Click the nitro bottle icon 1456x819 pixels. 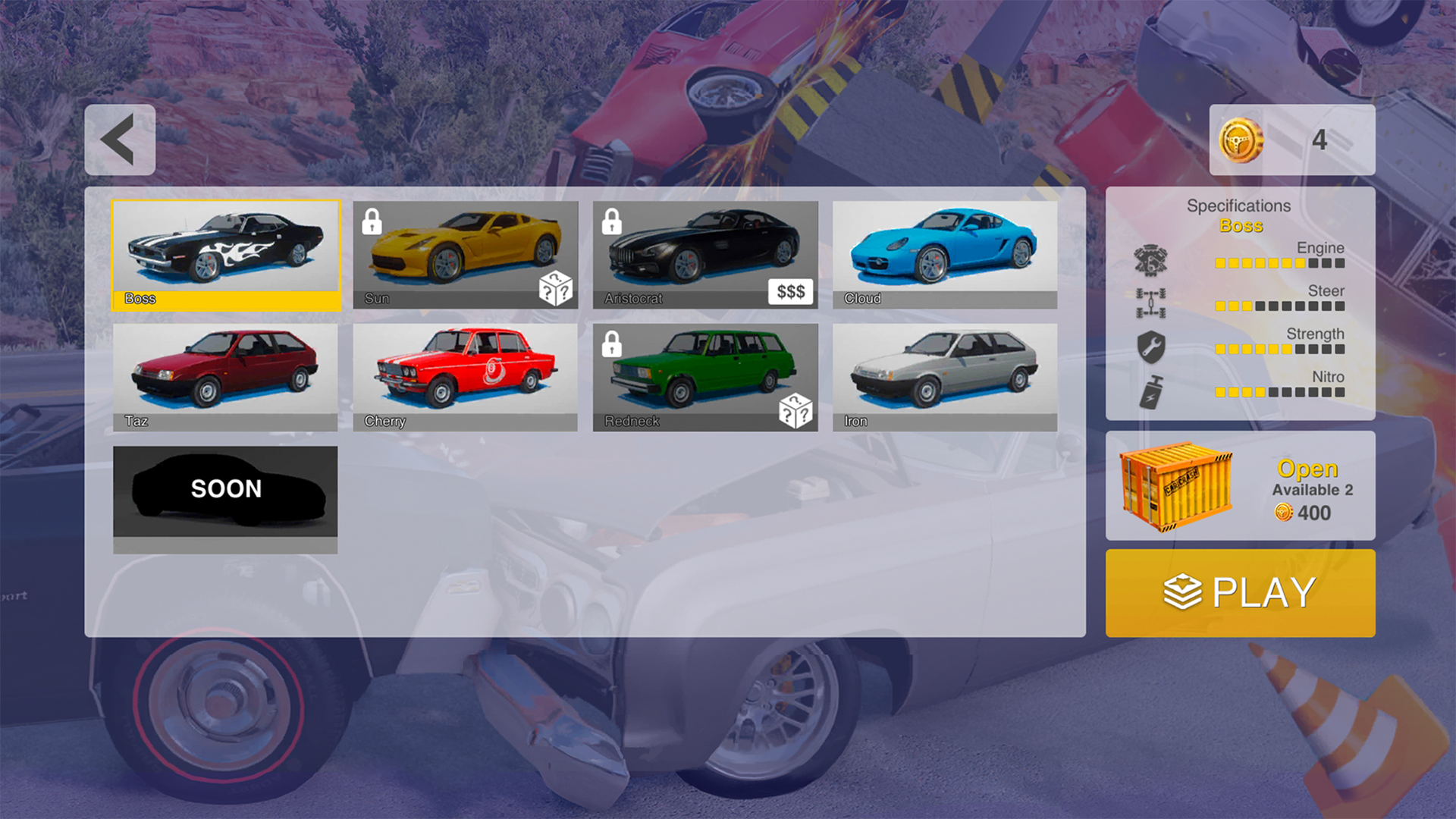pyautogui.click(x=1150, y=391)
